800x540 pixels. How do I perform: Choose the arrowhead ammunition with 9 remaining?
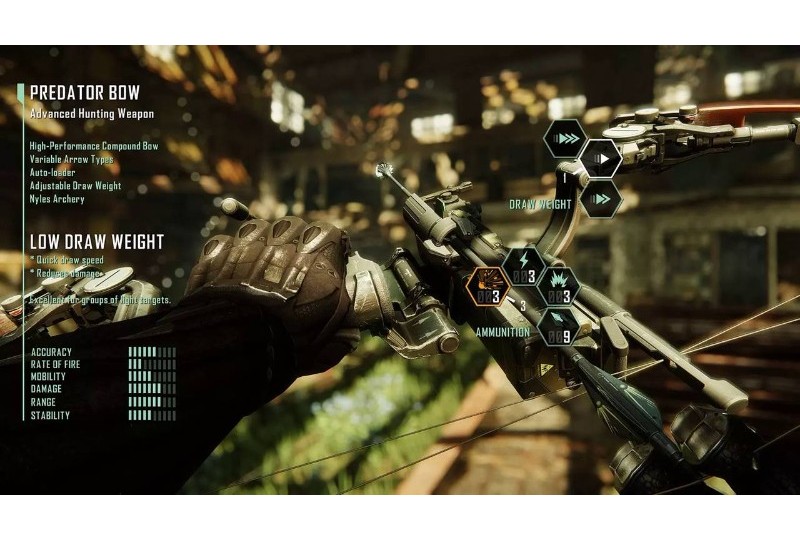(559, 329)
